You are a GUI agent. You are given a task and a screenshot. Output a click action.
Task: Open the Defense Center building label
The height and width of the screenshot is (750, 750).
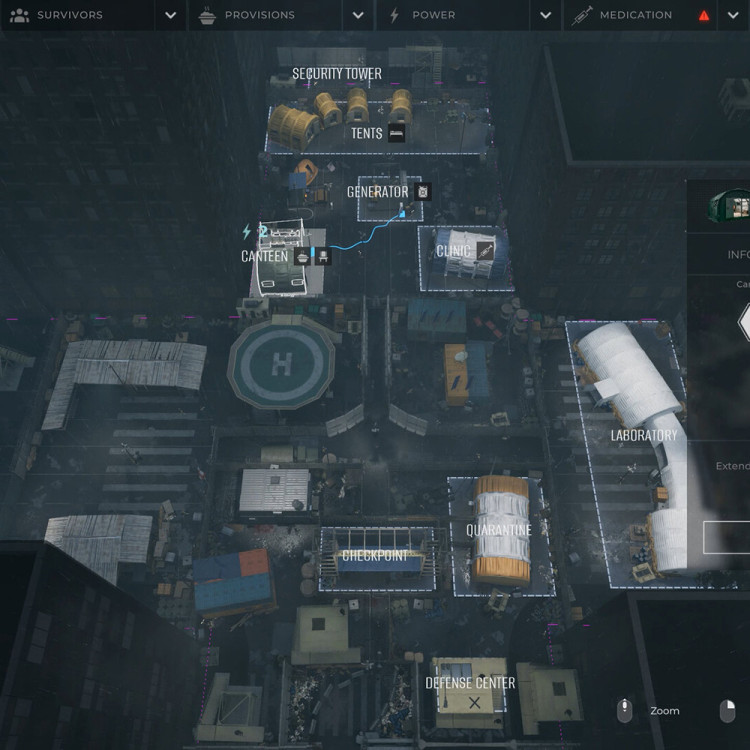(x=470, y=683)
